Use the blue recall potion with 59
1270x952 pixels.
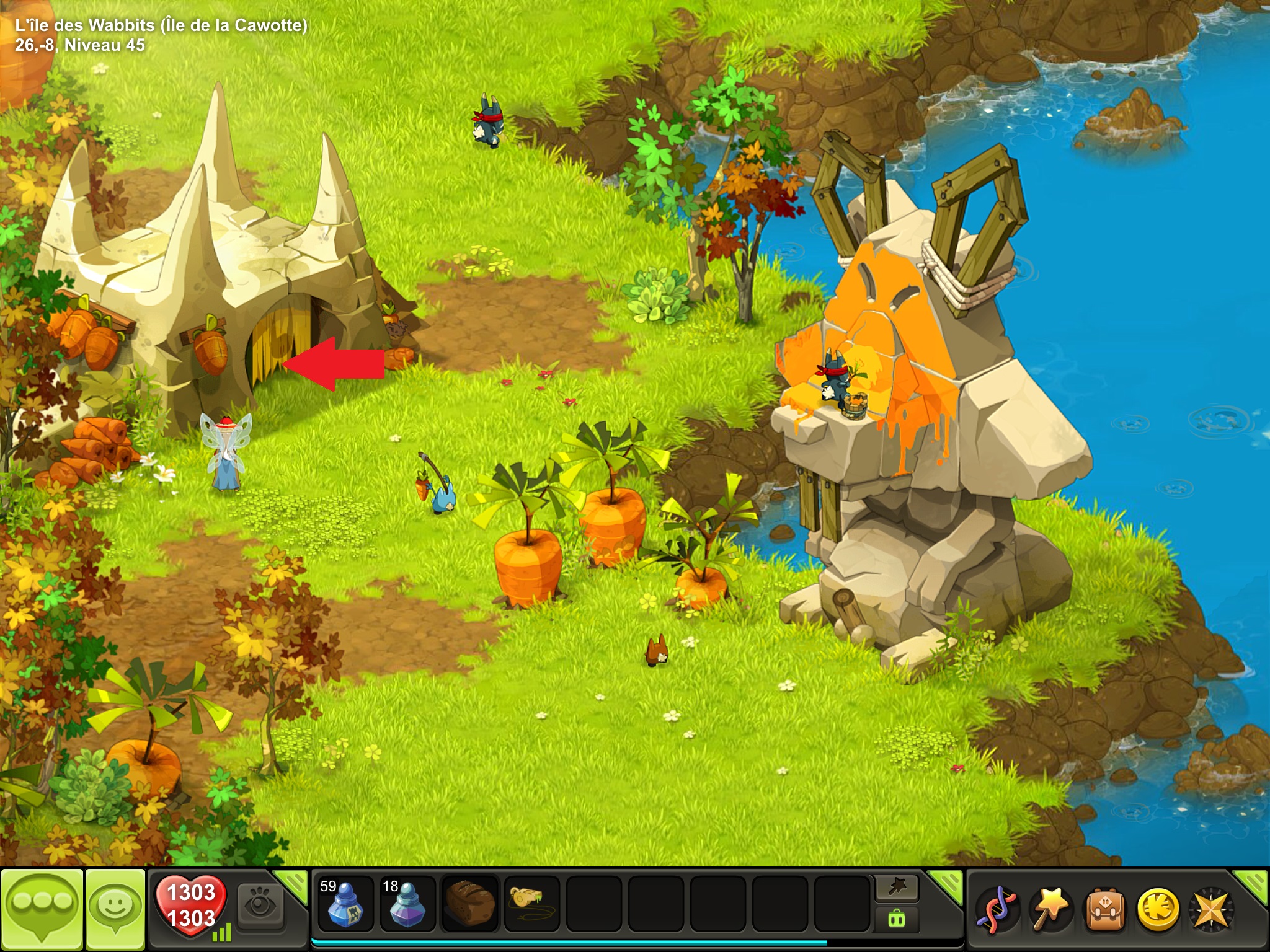tap(345, 904)
